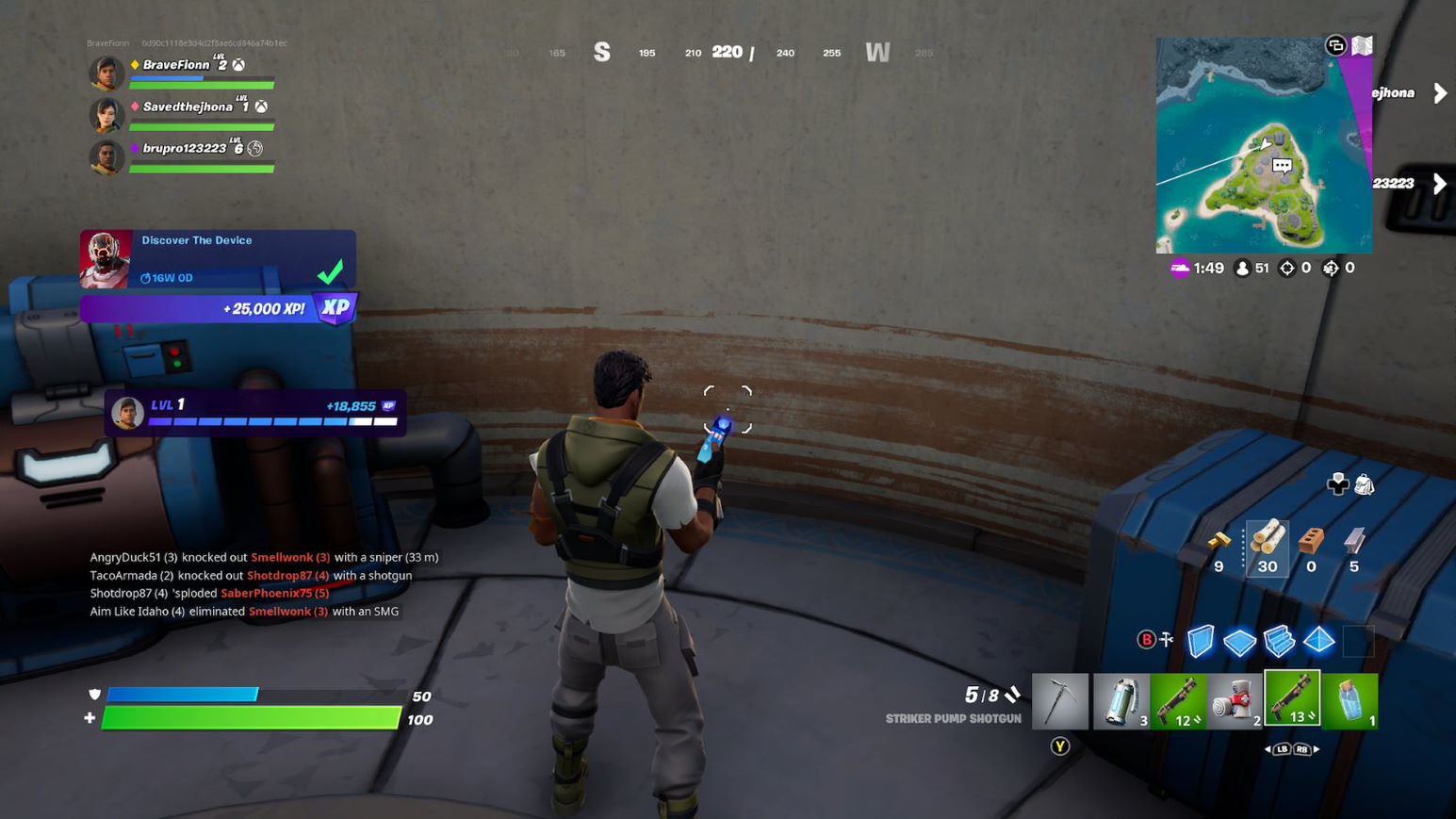
Task: Select the pickaxe in the hotbar
Action: coord(1060,699)
